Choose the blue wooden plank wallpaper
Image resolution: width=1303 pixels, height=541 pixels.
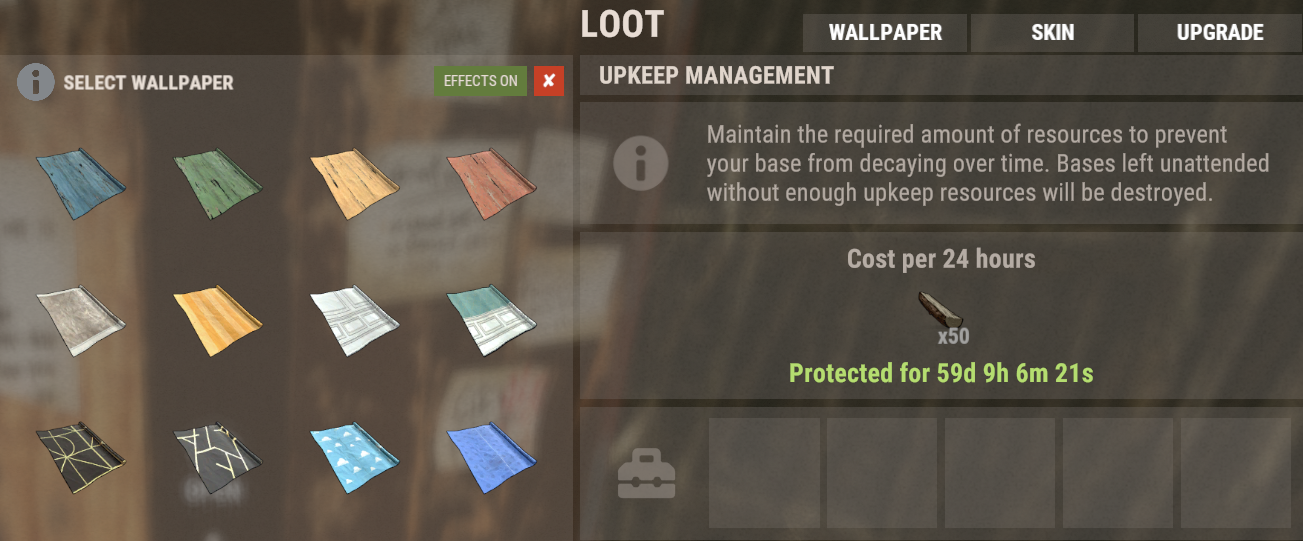[x=81, y=181]
